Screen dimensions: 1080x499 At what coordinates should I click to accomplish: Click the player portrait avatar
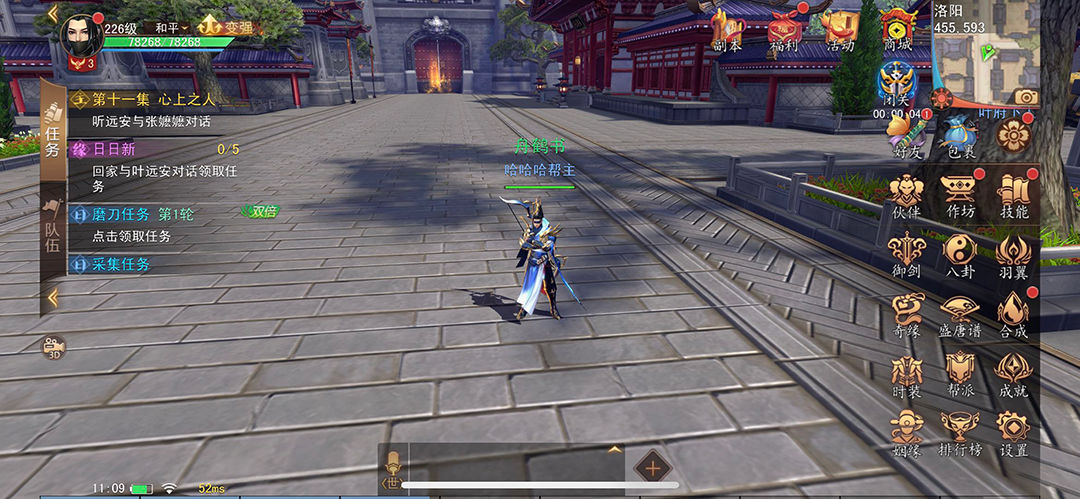80,38
